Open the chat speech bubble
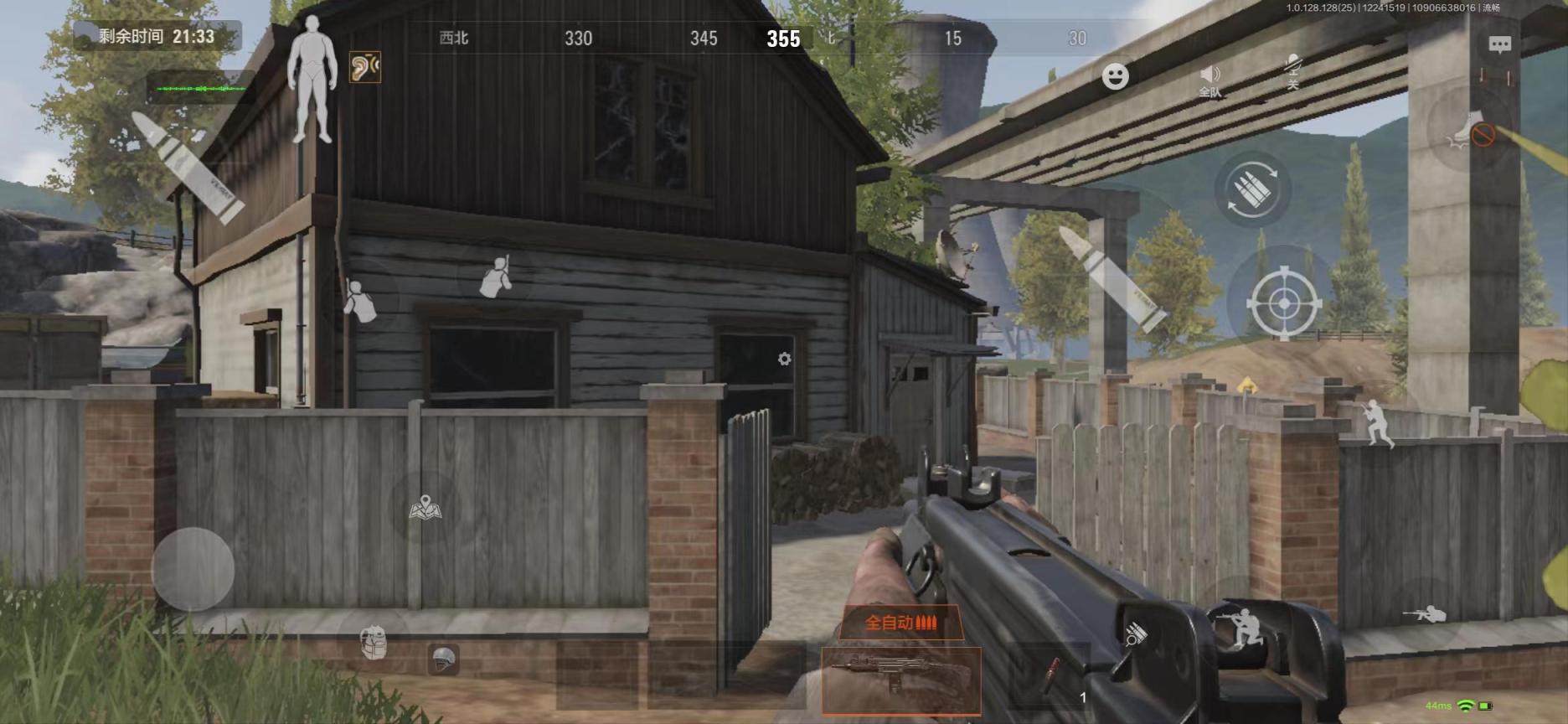 [1499, 45]
